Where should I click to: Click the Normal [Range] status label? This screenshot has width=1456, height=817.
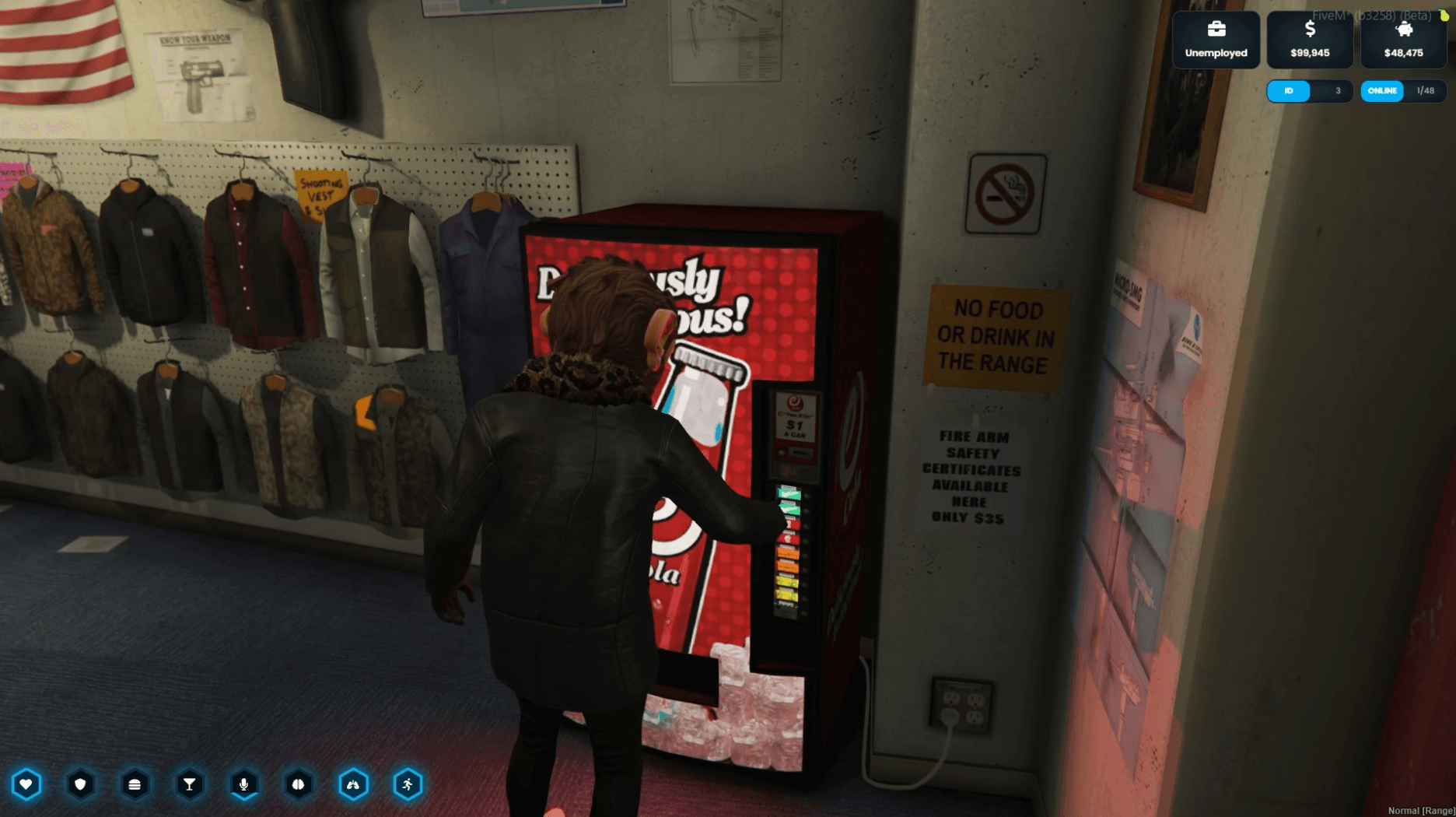(x=1423, y=811)
